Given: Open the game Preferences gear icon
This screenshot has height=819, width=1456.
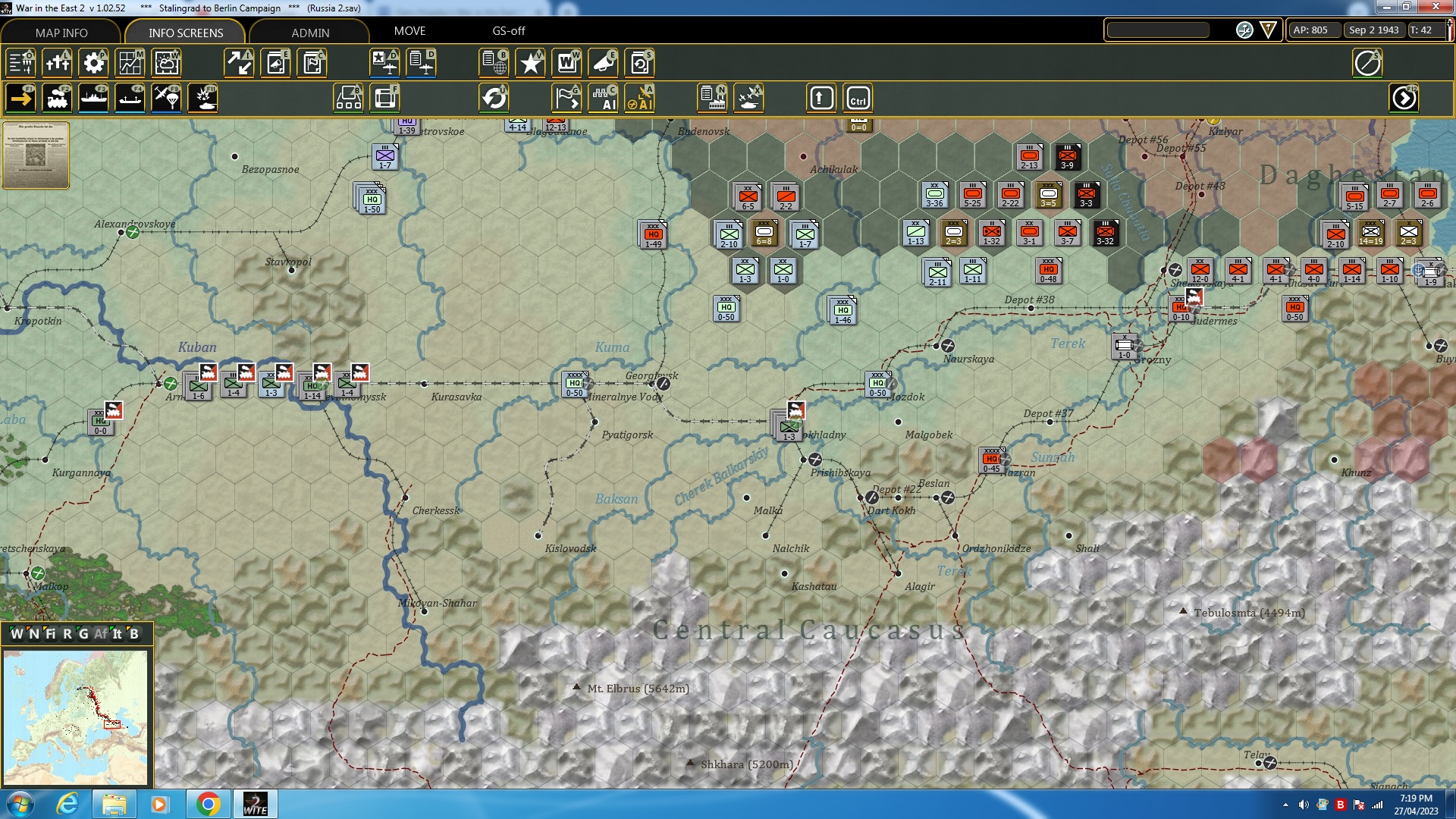Looking at the screenshot, I should (x=93, y=63).
